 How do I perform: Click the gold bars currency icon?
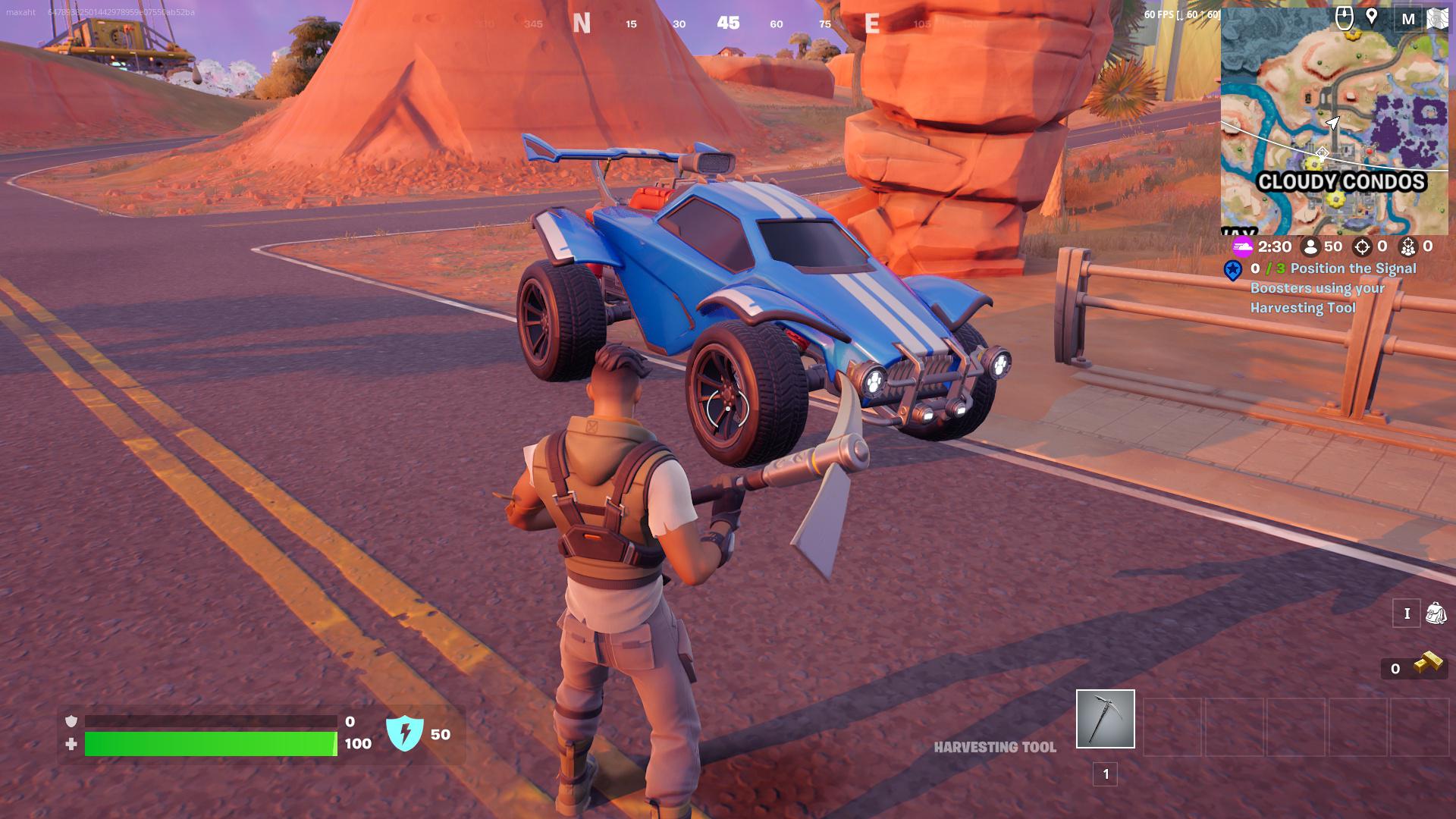[1429, 664]
